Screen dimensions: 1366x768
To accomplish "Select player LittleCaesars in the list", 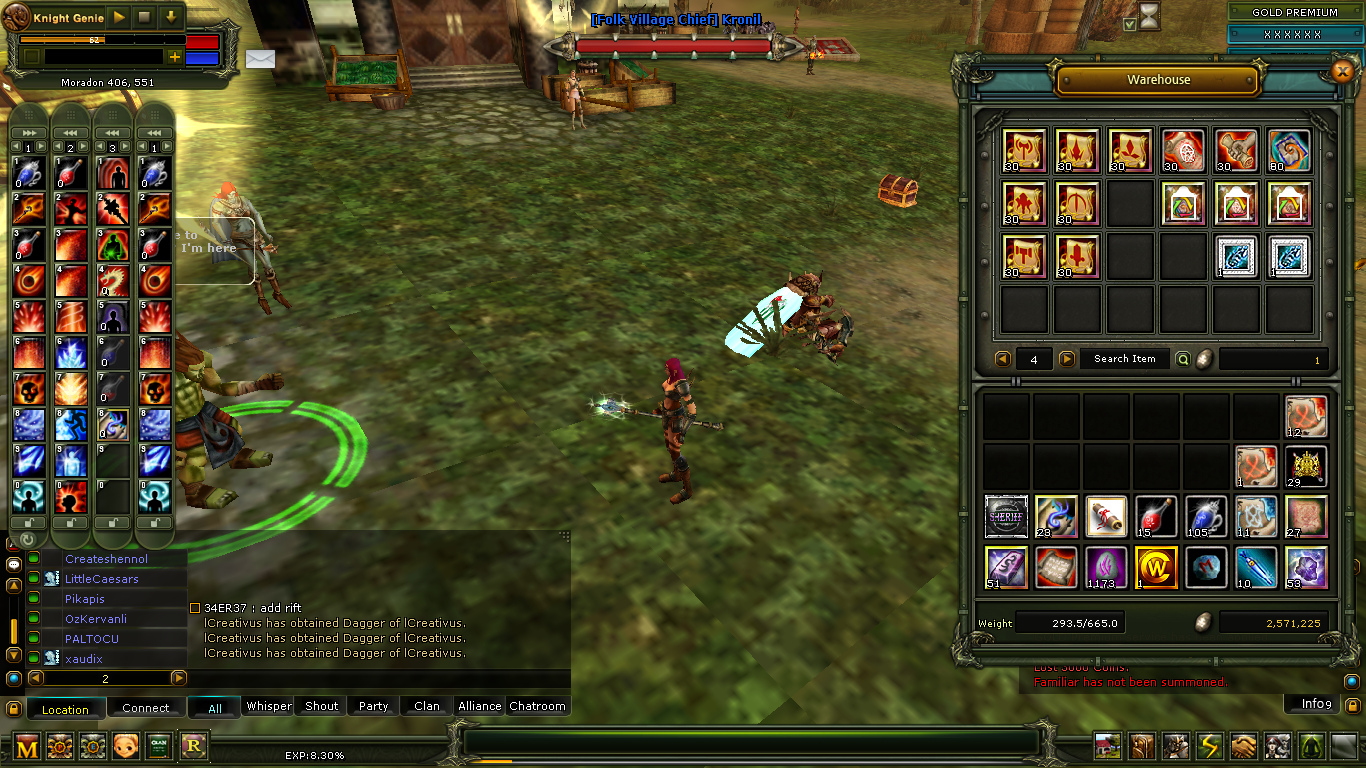I will (x=102, y=579).
